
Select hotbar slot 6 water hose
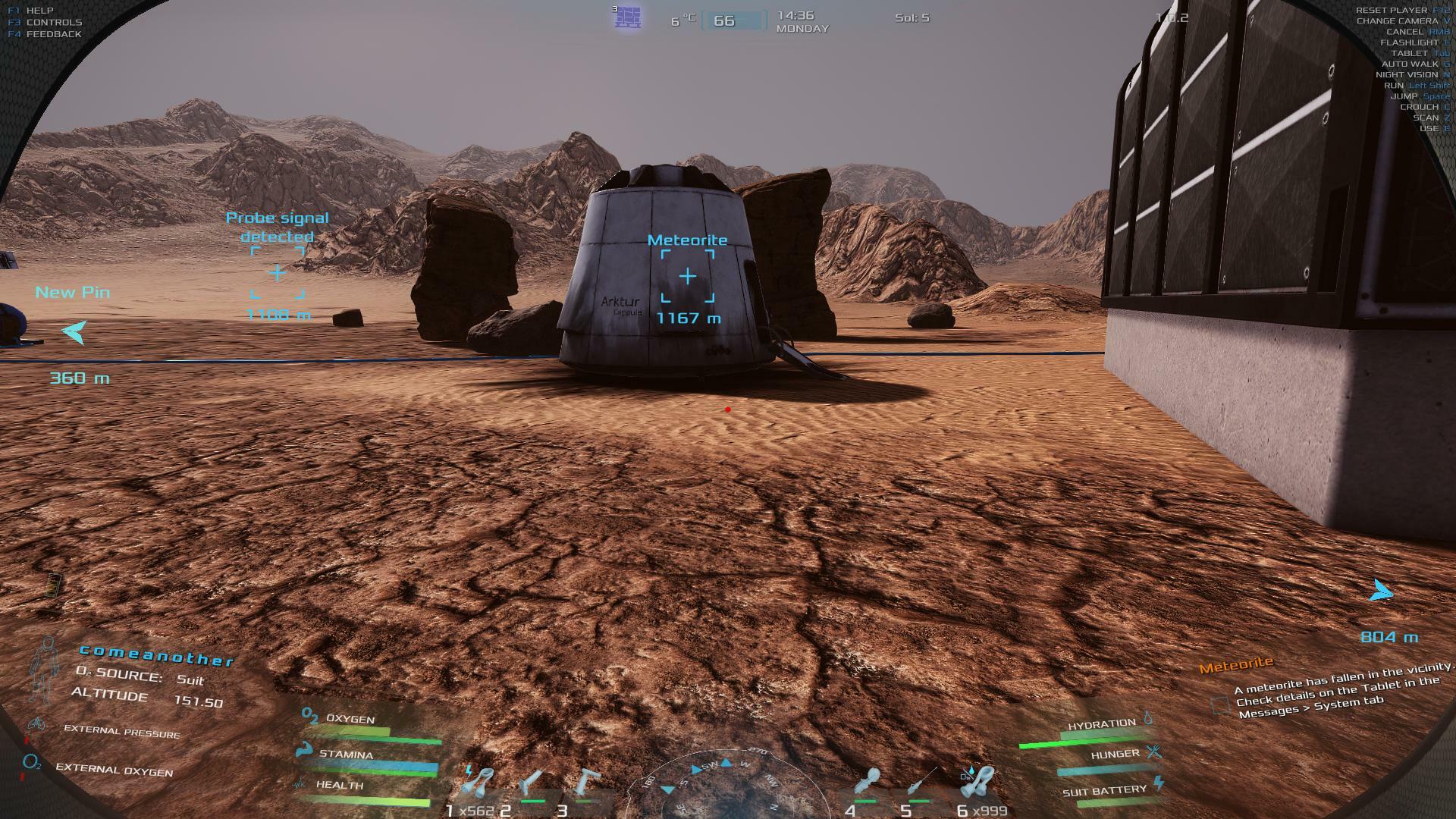point(978,783)
